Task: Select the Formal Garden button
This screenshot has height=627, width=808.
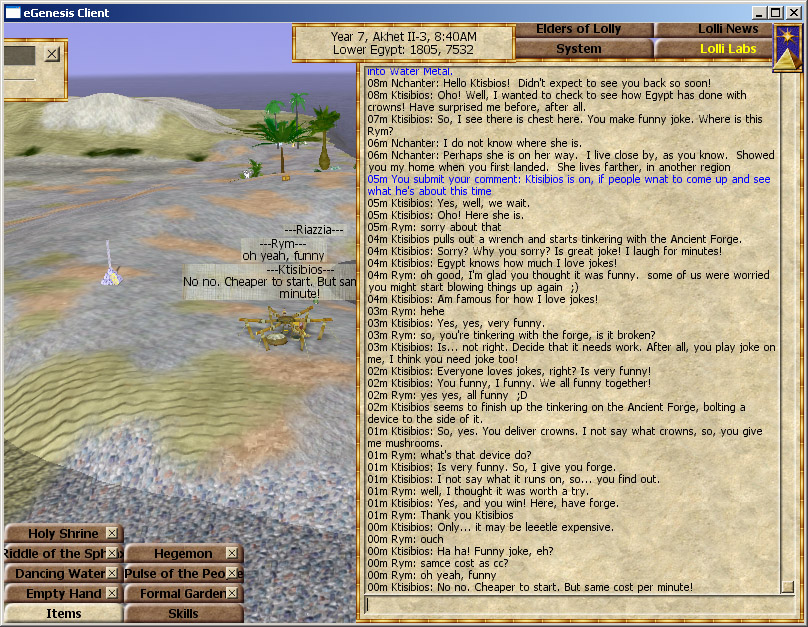Action: [176, 593]
